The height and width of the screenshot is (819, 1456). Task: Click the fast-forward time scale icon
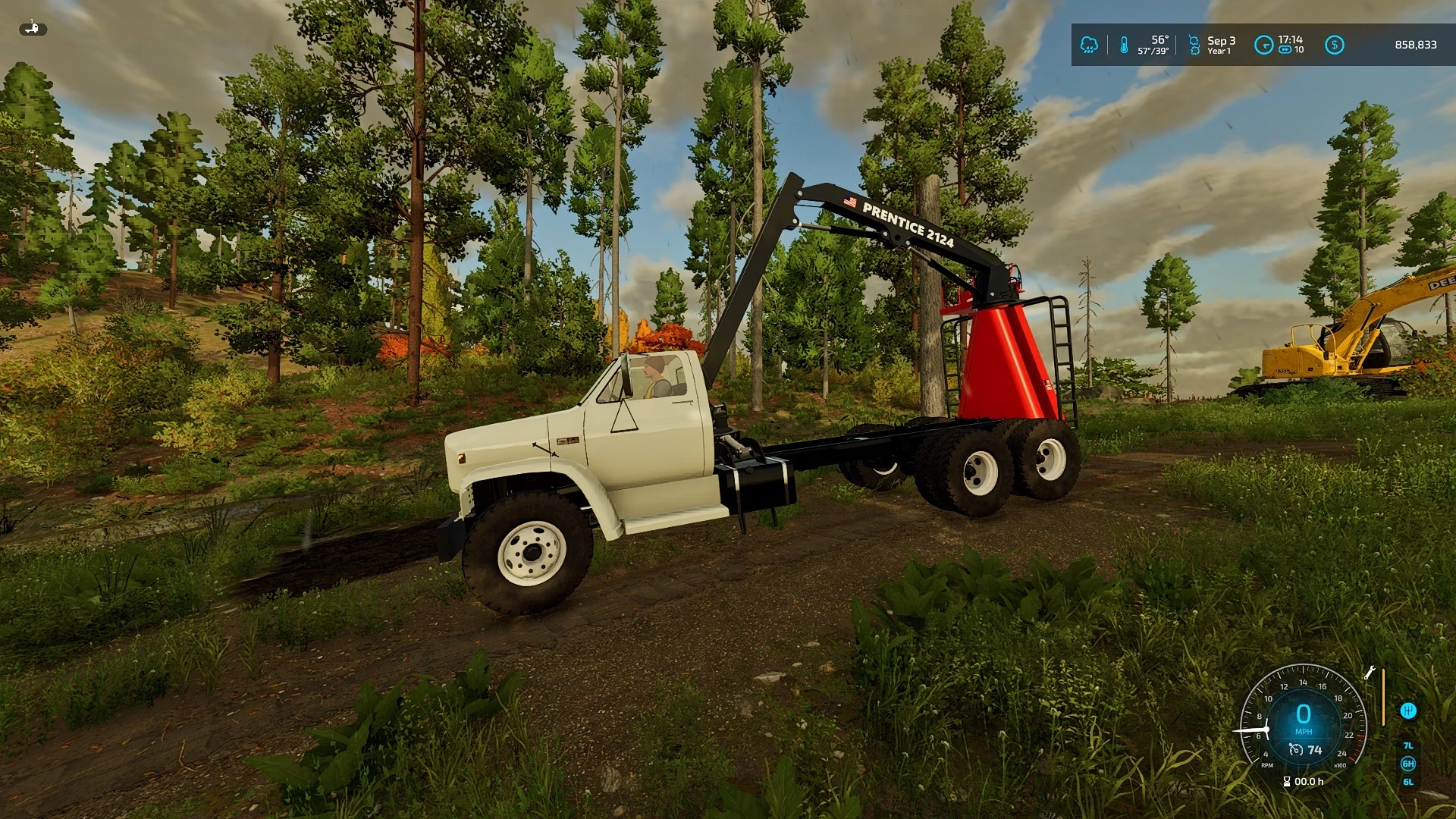click(x=1285, y=49)
